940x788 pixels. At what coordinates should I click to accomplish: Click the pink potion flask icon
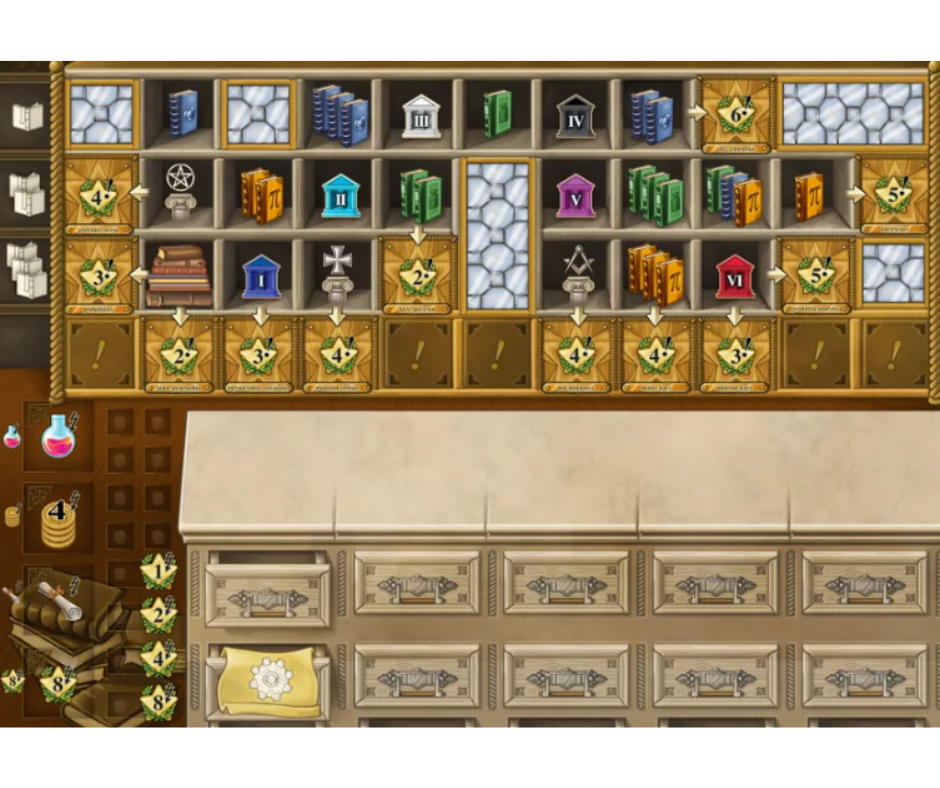pos(59,435)
